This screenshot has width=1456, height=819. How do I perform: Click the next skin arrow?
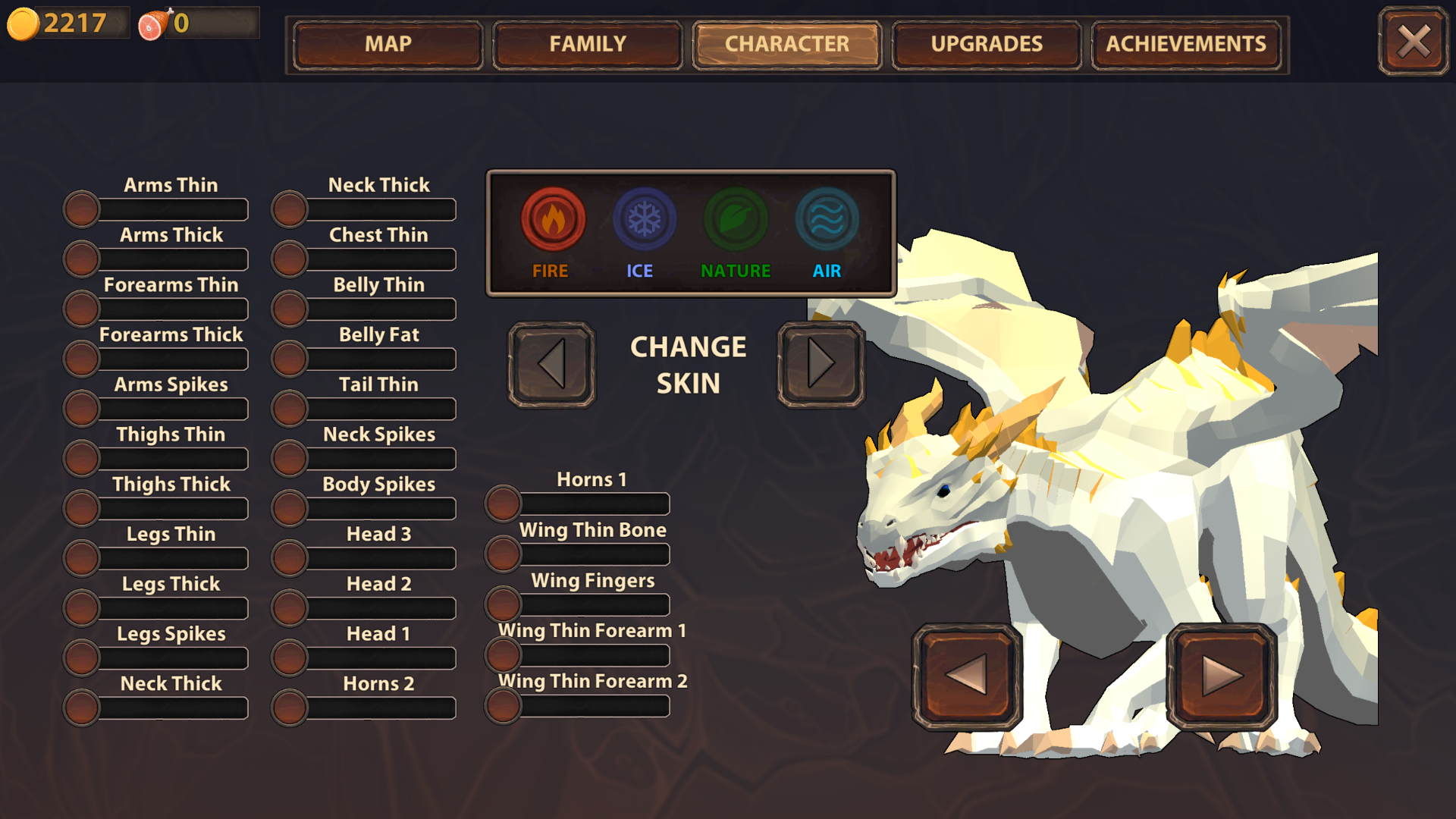821,364
